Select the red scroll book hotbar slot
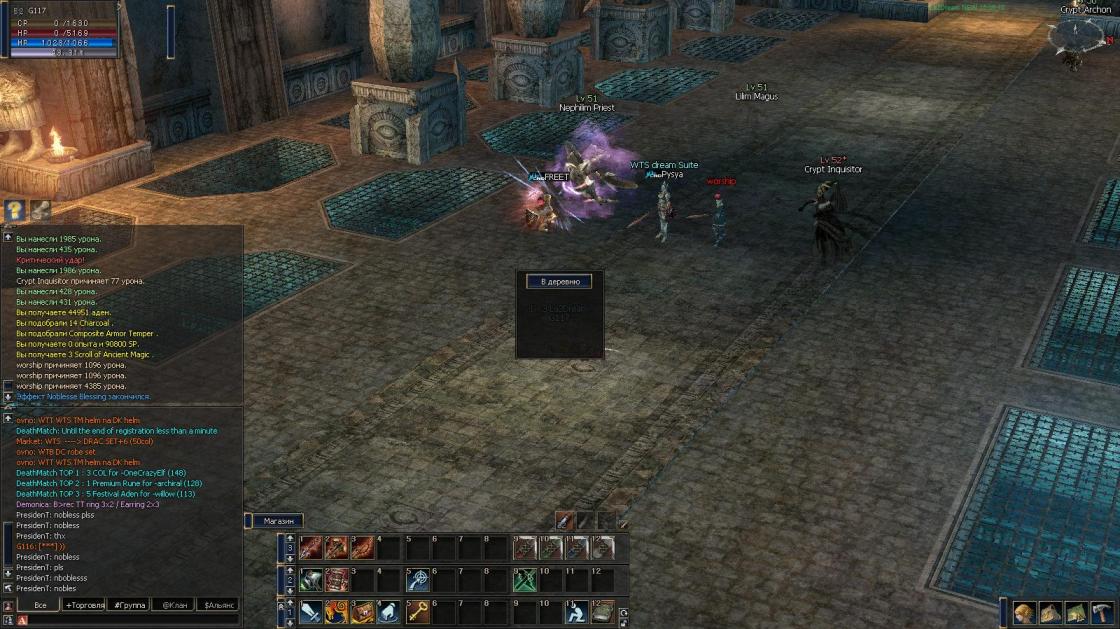Image resolution: width=1120 pixels, height=629 pixels. (x=337, y=580)
